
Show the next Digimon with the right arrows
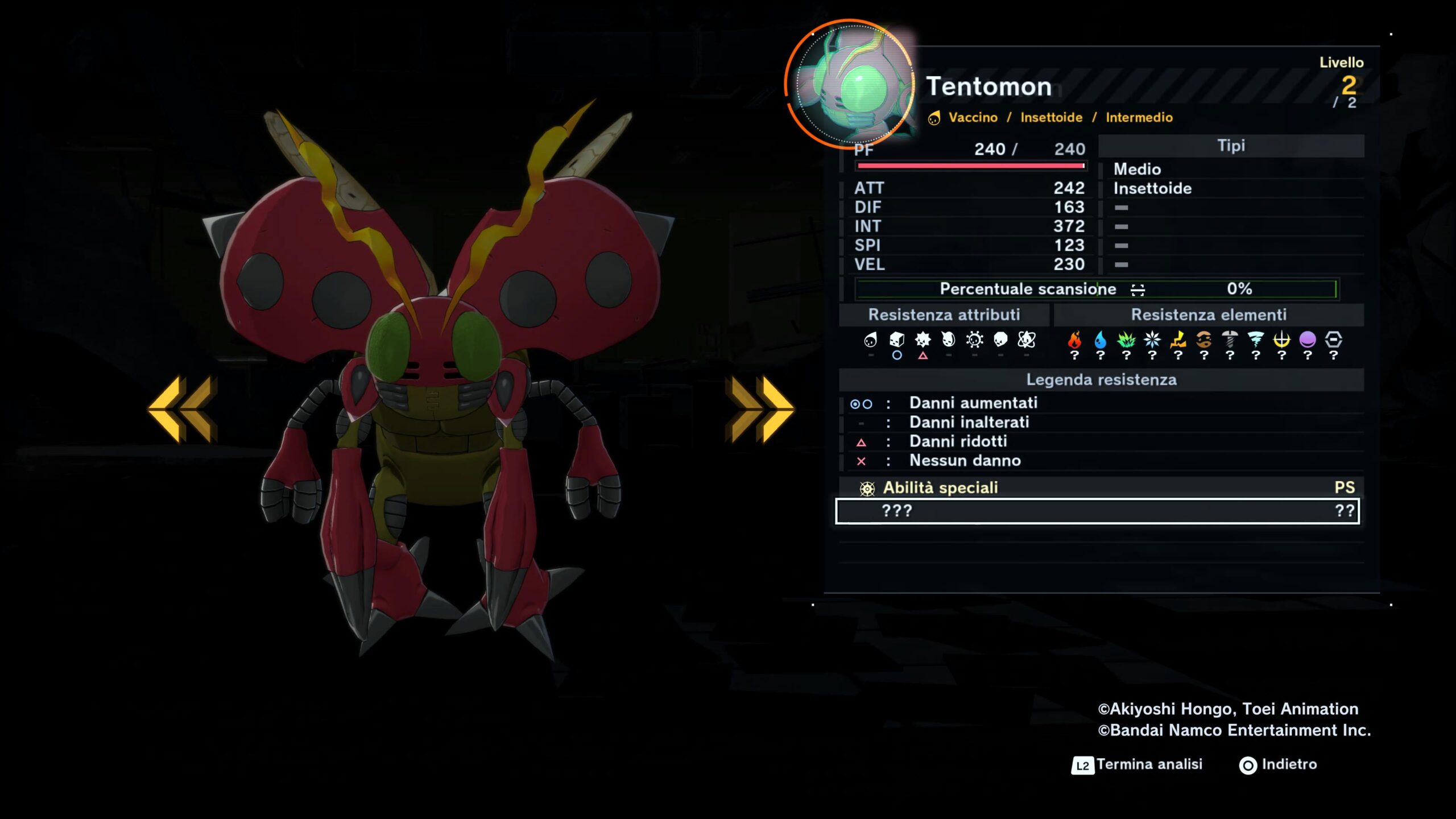pos(759,408)
